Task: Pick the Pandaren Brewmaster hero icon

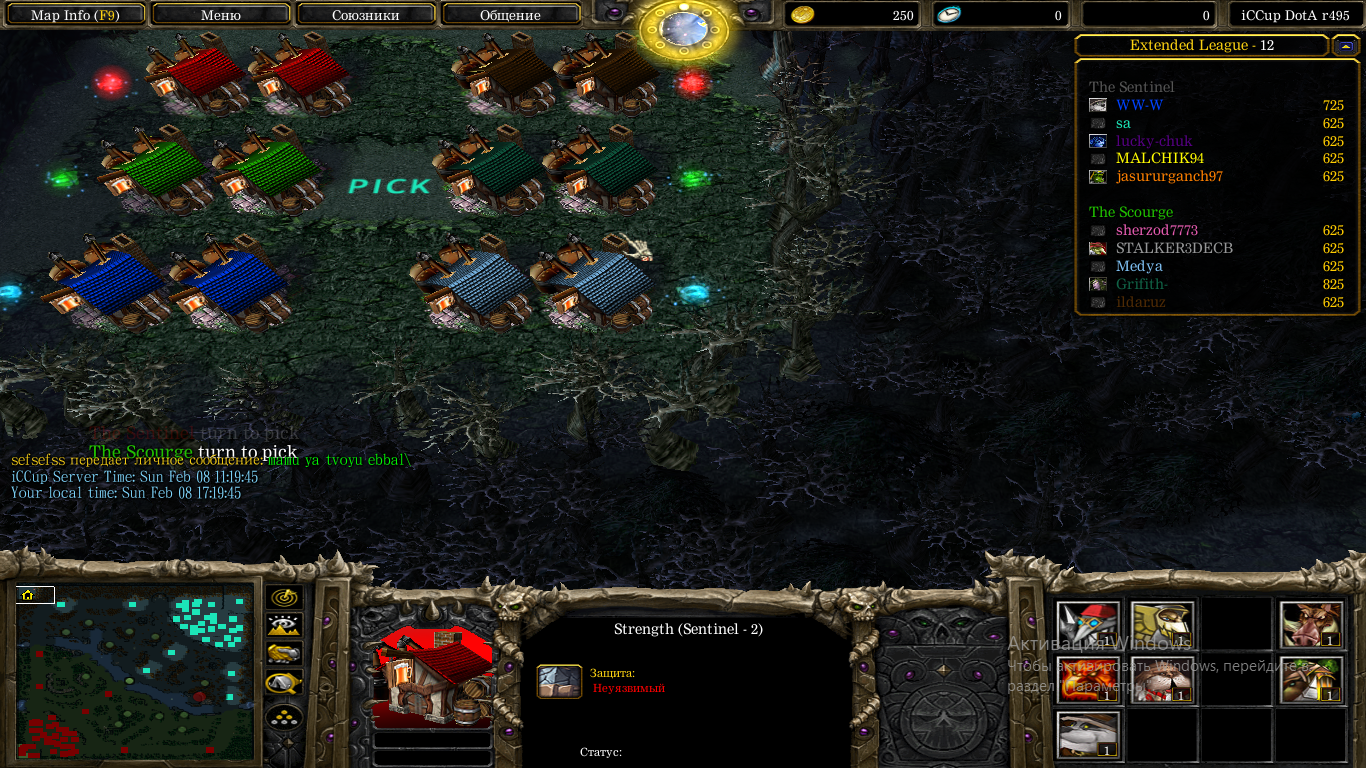Action: click(x=1089, y=736)
